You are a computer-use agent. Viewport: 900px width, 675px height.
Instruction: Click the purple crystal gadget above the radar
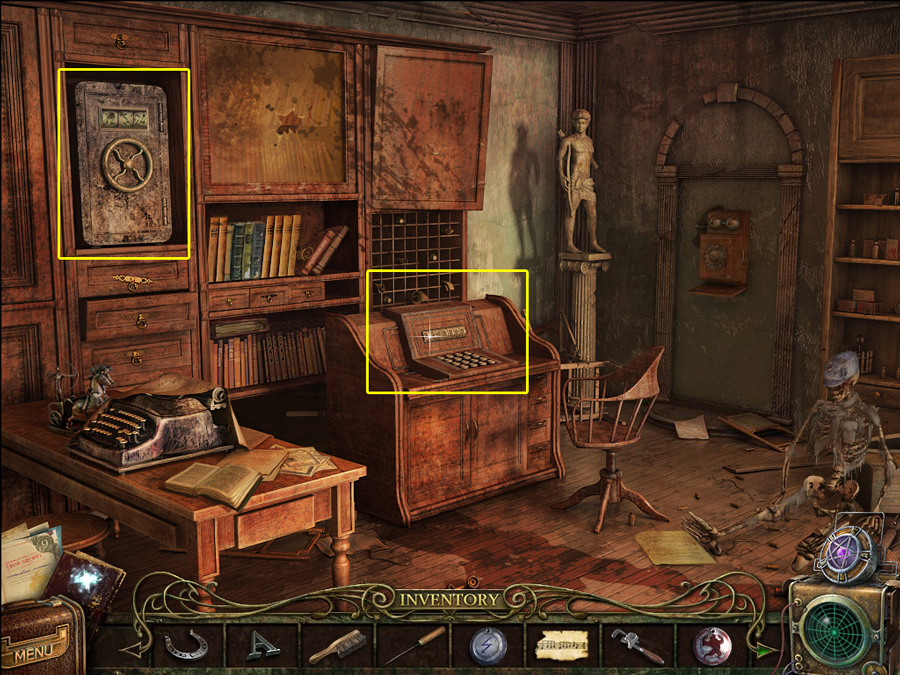point(846,550)
